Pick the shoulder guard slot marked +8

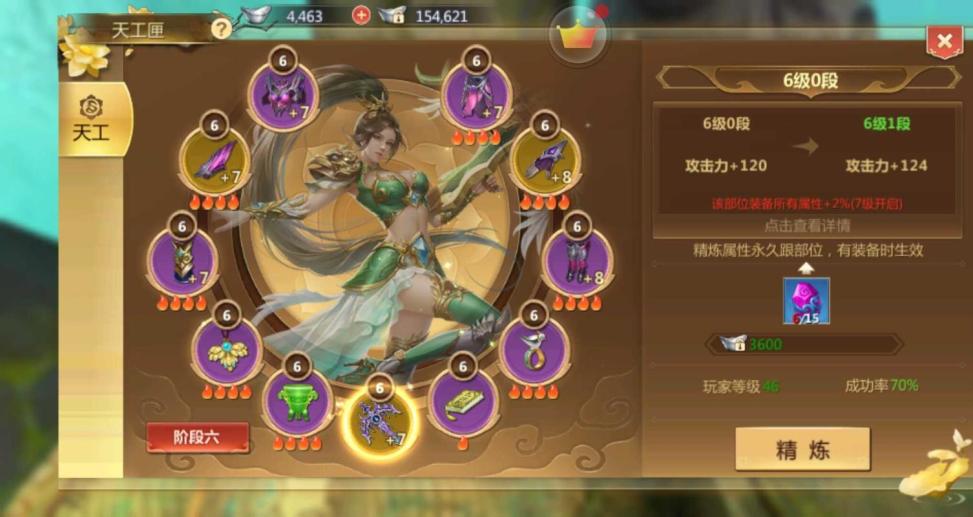pyautogui.click(x=544, y=160)
